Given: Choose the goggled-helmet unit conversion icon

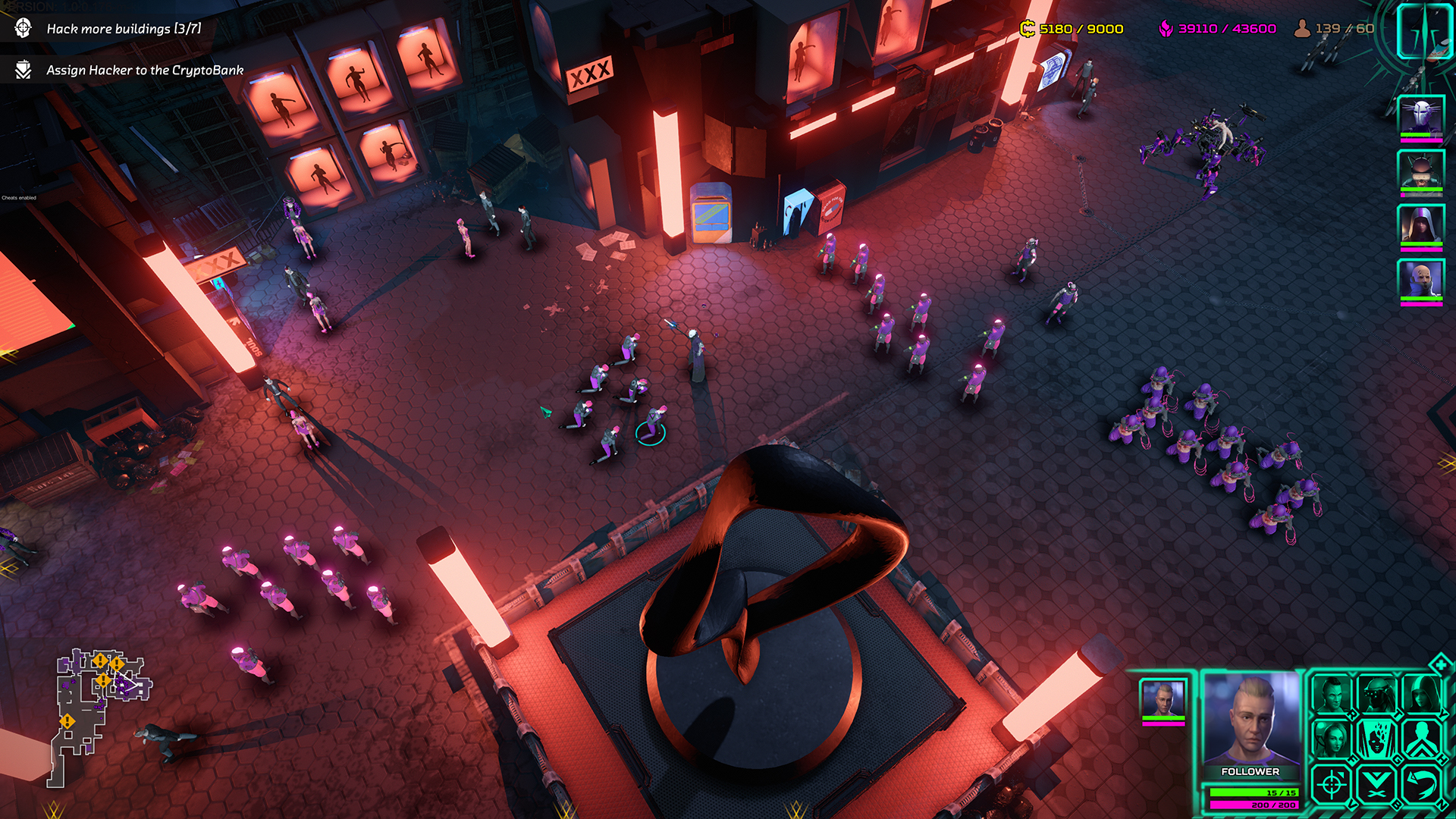Looking at the screenshot, I should [x=1377, y=694].
